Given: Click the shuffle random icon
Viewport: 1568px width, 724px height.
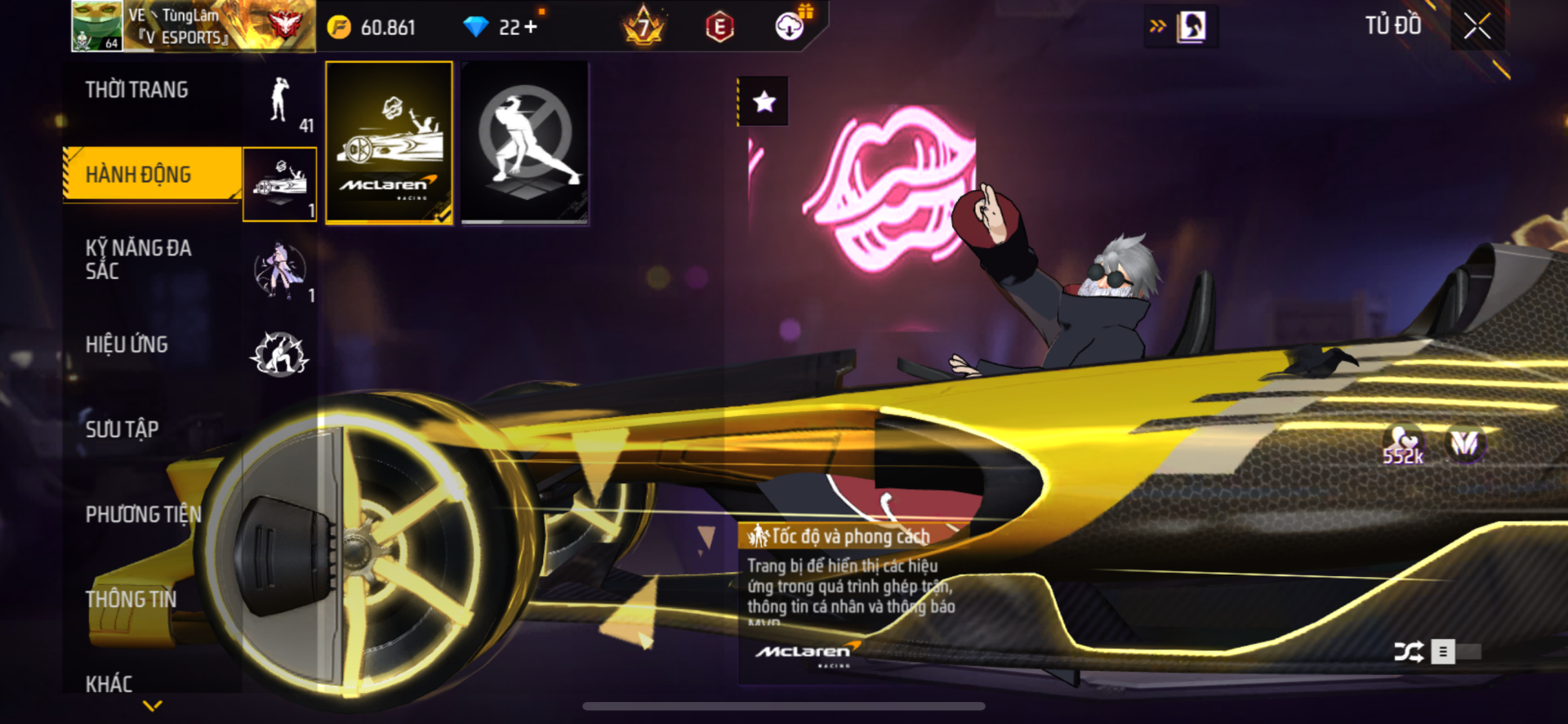Looking at the screenshot, I should coord(1408,651).
